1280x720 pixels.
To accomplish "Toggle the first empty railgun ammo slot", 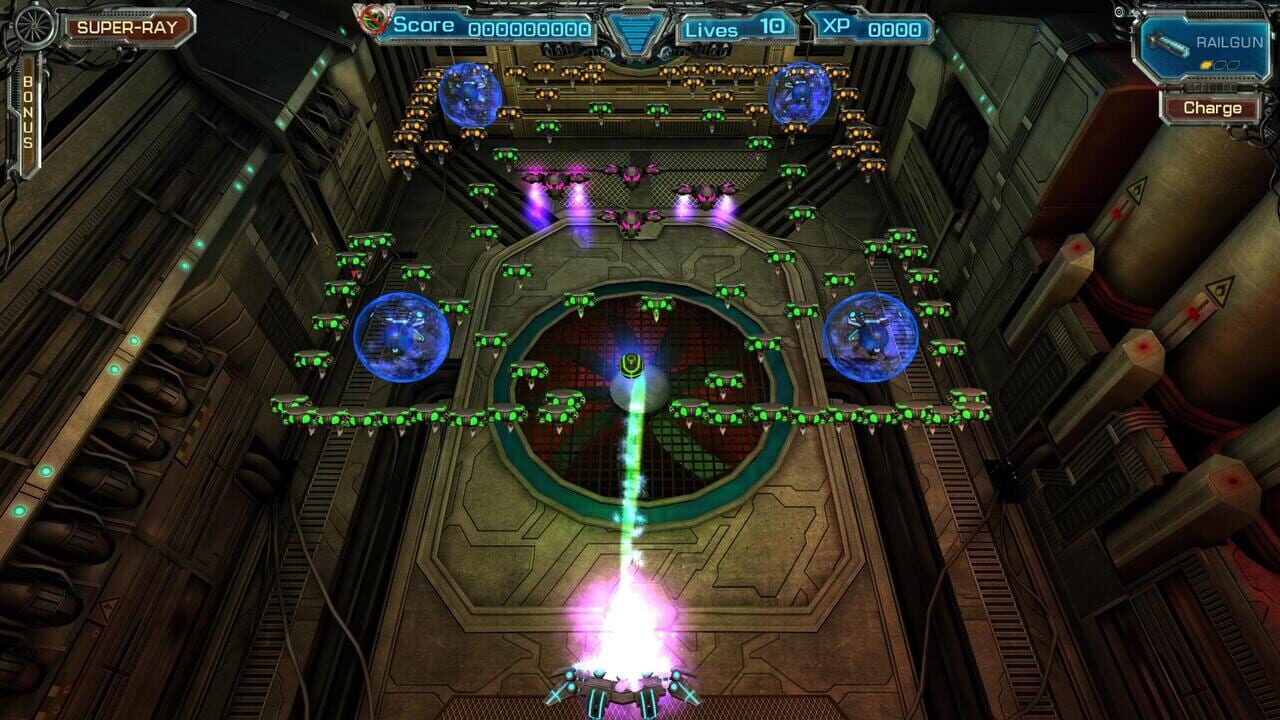I will pyautogui.click(x=1220, y=64).
